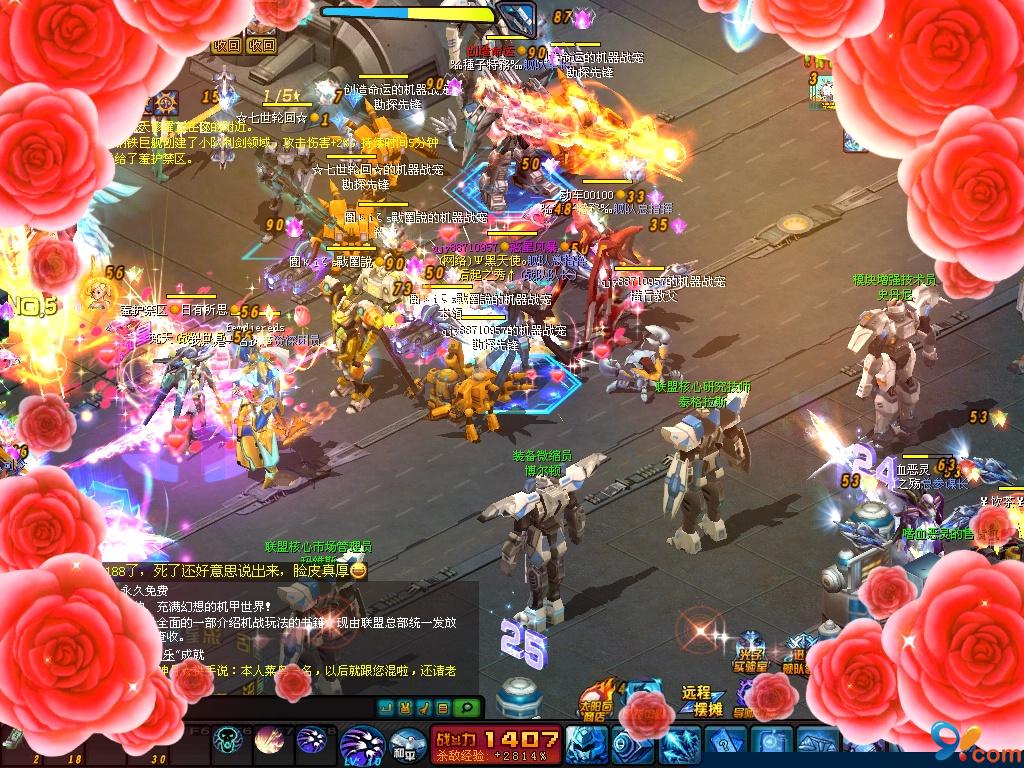Click the skull skill icon on hotbar
1024x768 pixels.
(226, 741)
